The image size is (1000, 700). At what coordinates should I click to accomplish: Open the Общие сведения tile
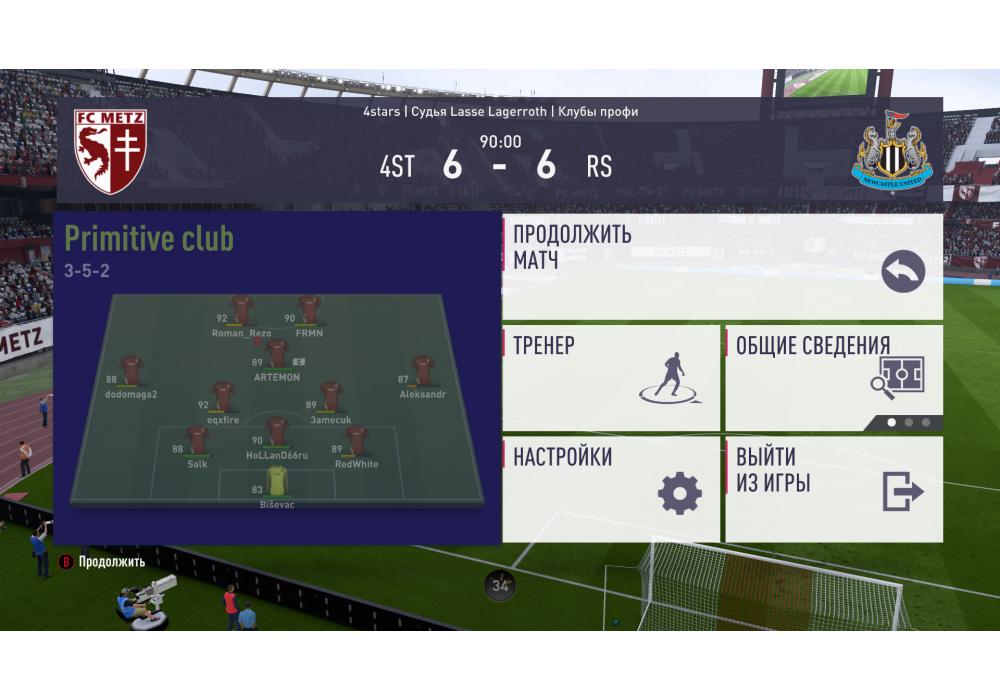click(833, 377)
